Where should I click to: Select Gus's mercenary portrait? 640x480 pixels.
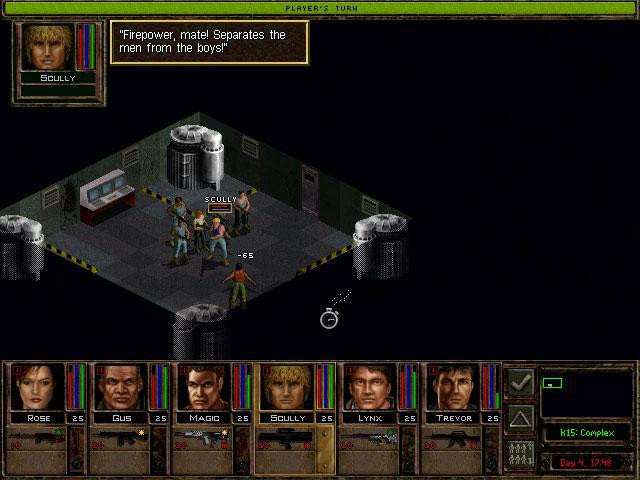pyautogui.click(x=119, y=388)
